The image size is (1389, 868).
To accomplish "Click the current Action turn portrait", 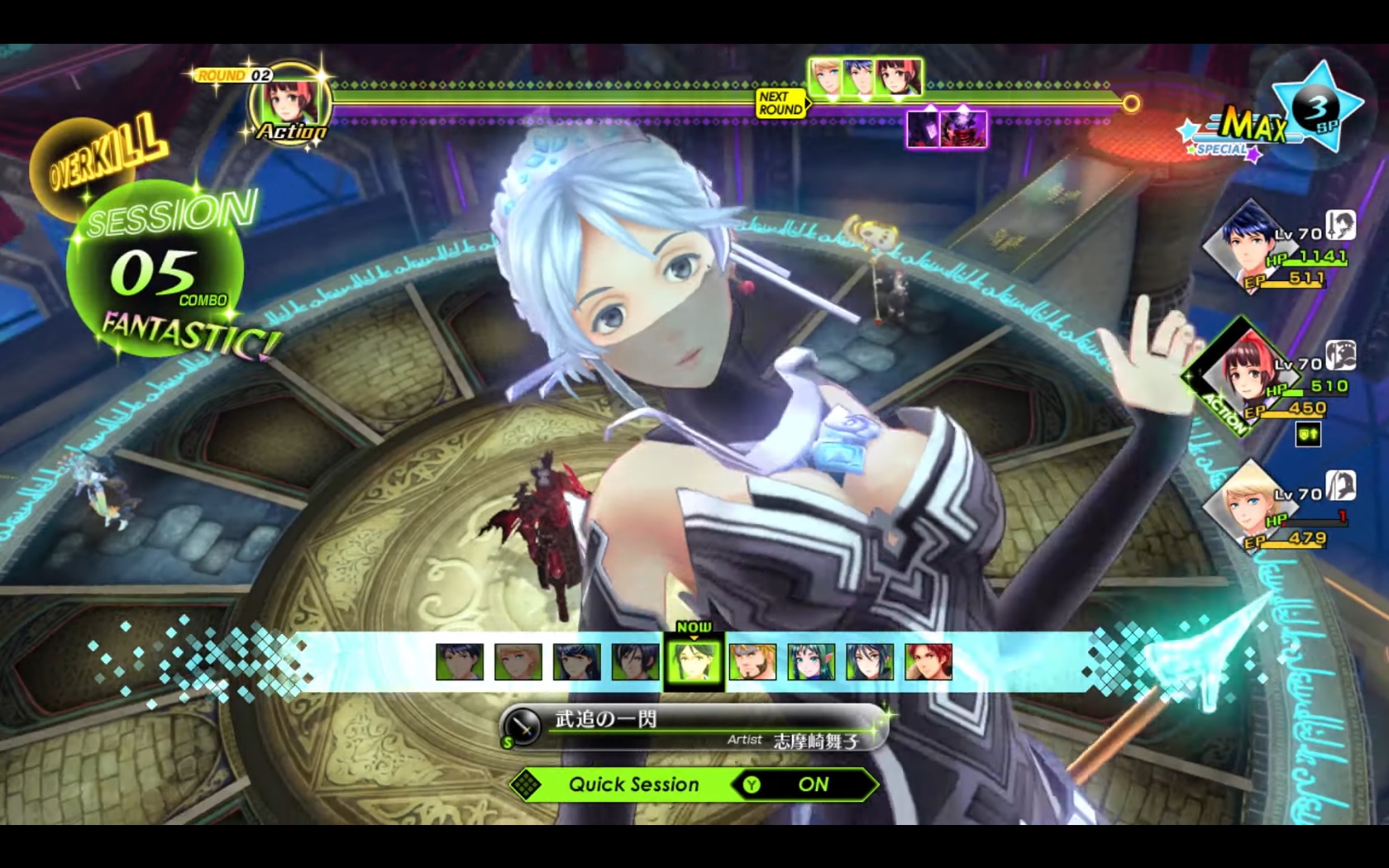I will [x=290, y=103].
